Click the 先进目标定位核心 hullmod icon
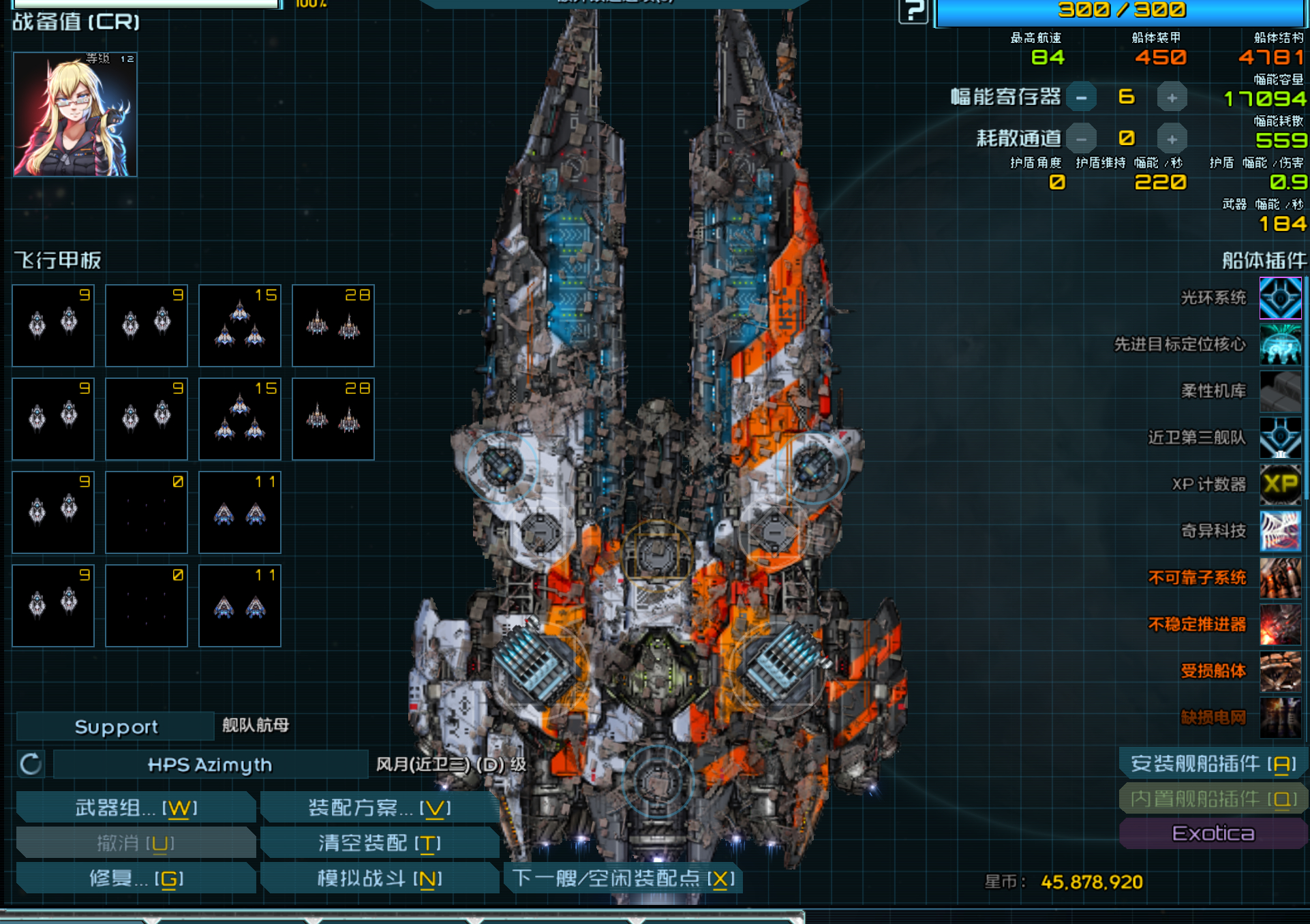 1280,345
